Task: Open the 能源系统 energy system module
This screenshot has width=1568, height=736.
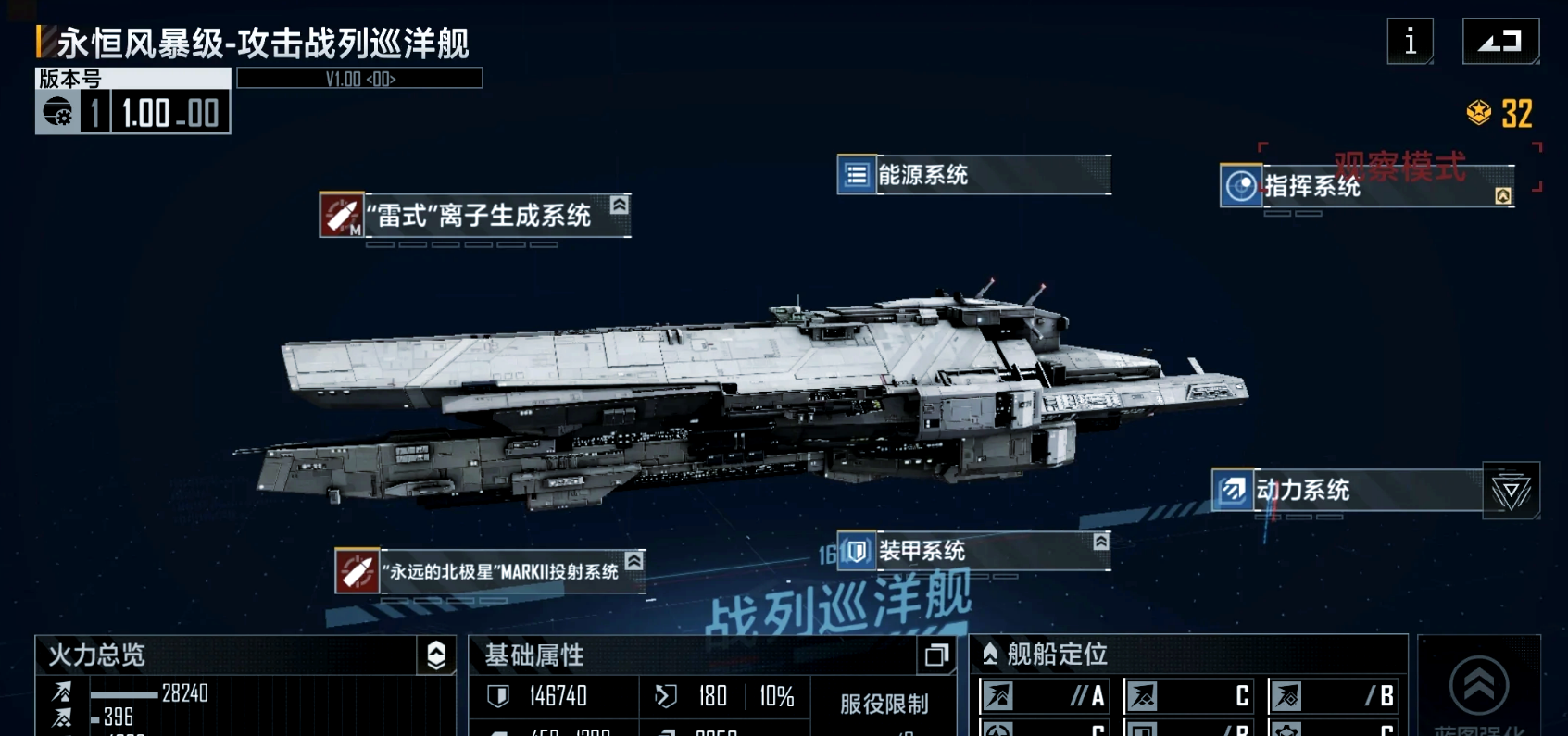Action: point(973,175)
